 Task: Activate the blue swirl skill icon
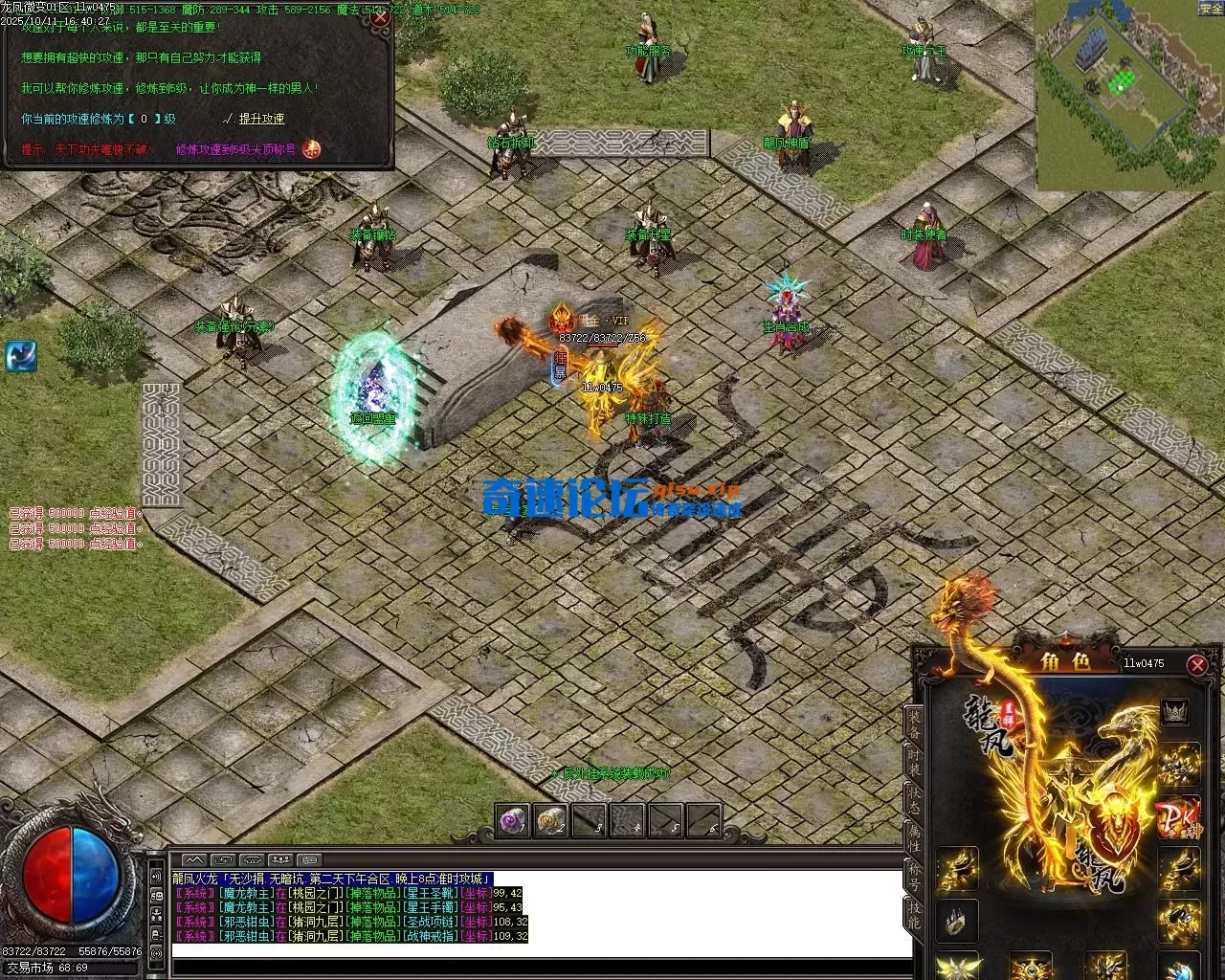tap(21, 355)
